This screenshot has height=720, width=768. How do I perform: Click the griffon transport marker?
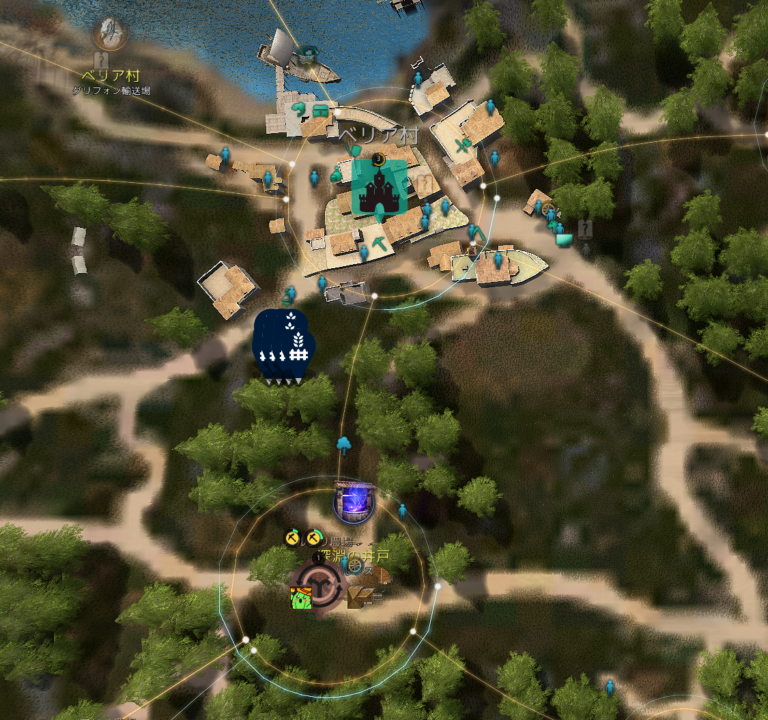coord(109,33)
